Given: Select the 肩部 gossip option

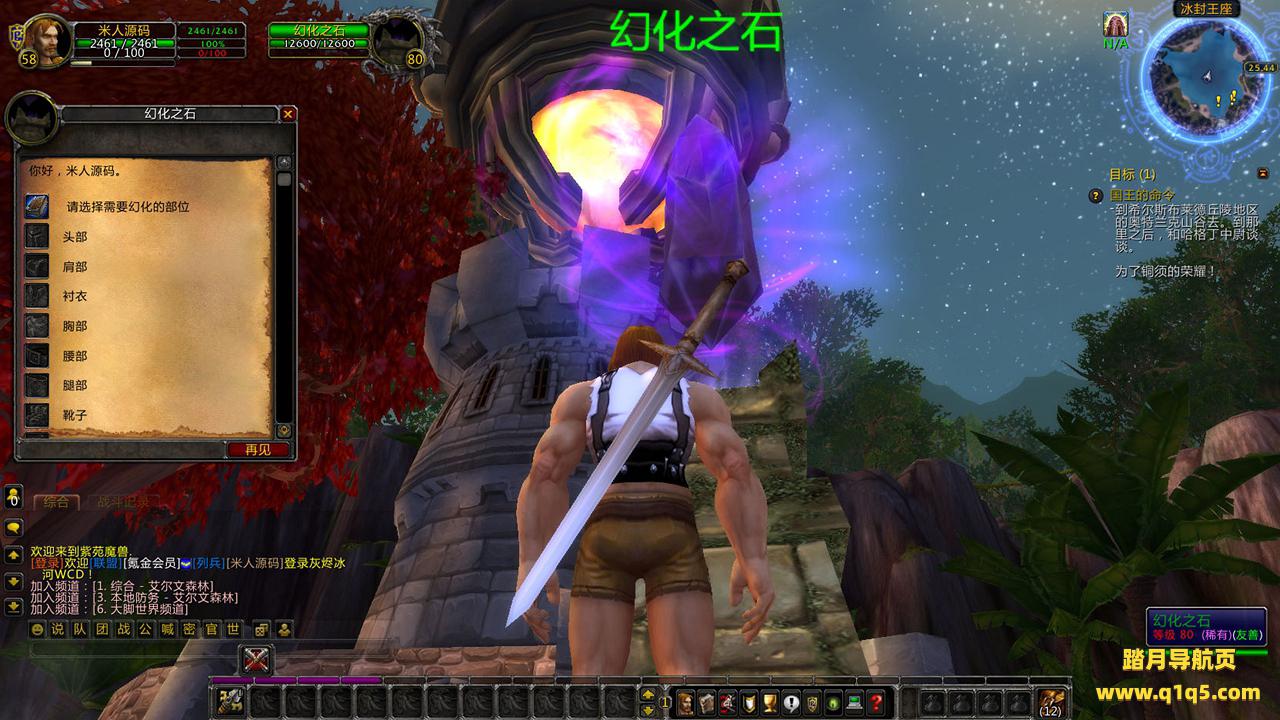Looking at the screenshot, I should pos(75,267).
